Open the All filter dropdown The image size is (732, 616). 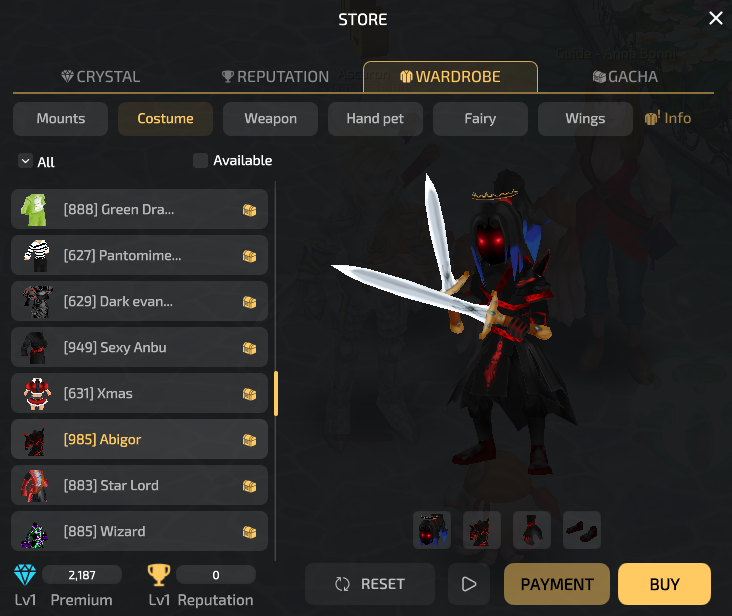[x=36, y=162]
